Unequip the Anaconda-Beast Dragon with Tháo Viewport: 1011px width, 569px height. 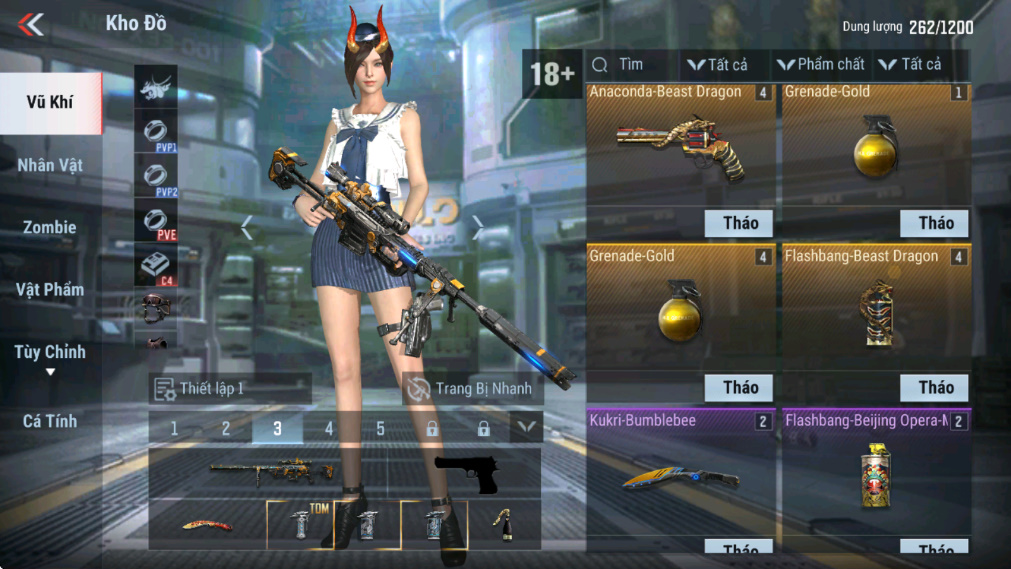[x=740, y=223]
